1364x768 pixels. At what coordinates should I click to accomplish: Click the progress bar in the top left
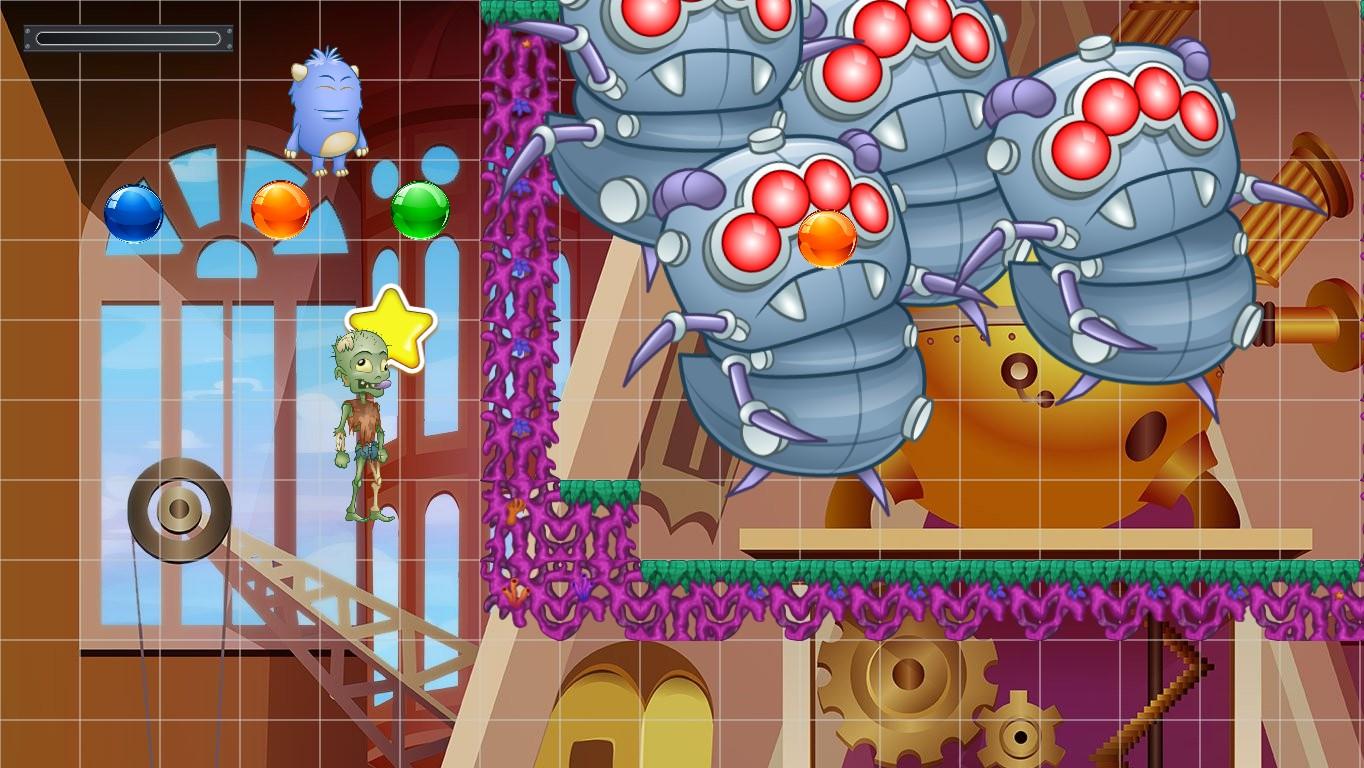[x=128, y=36]
